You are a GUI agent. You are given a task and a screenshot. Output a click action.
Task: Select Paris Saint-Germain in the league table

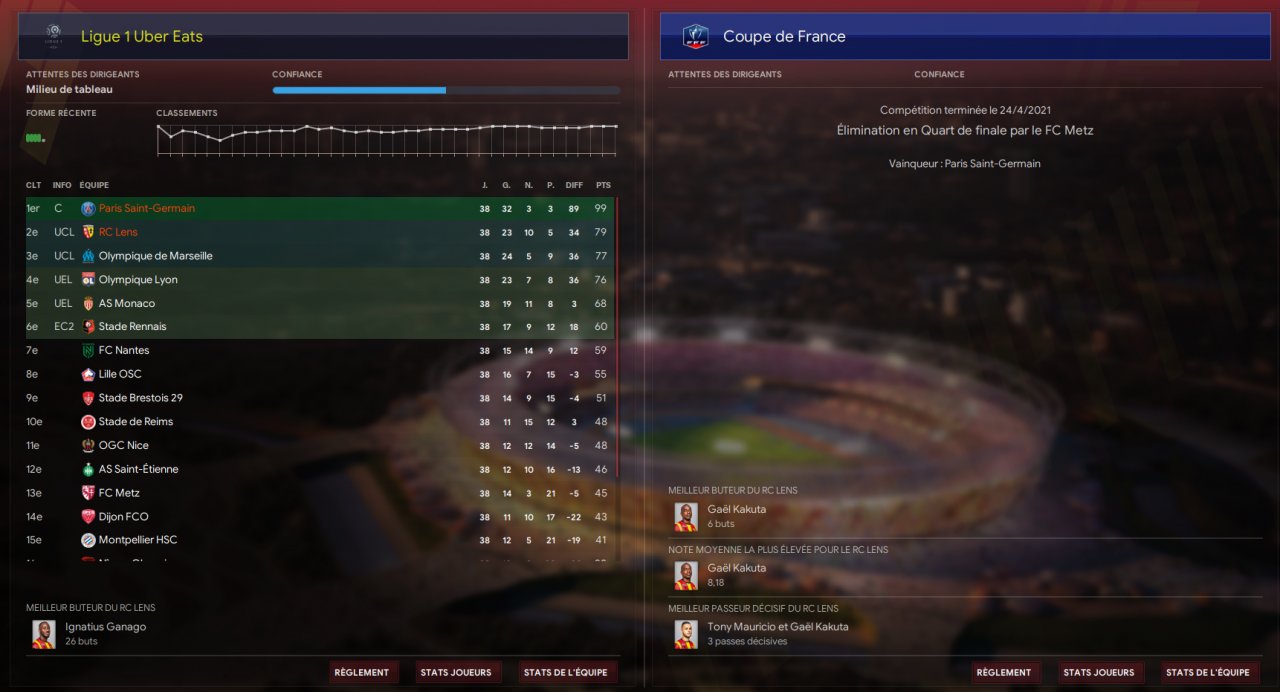pos(146,209)
